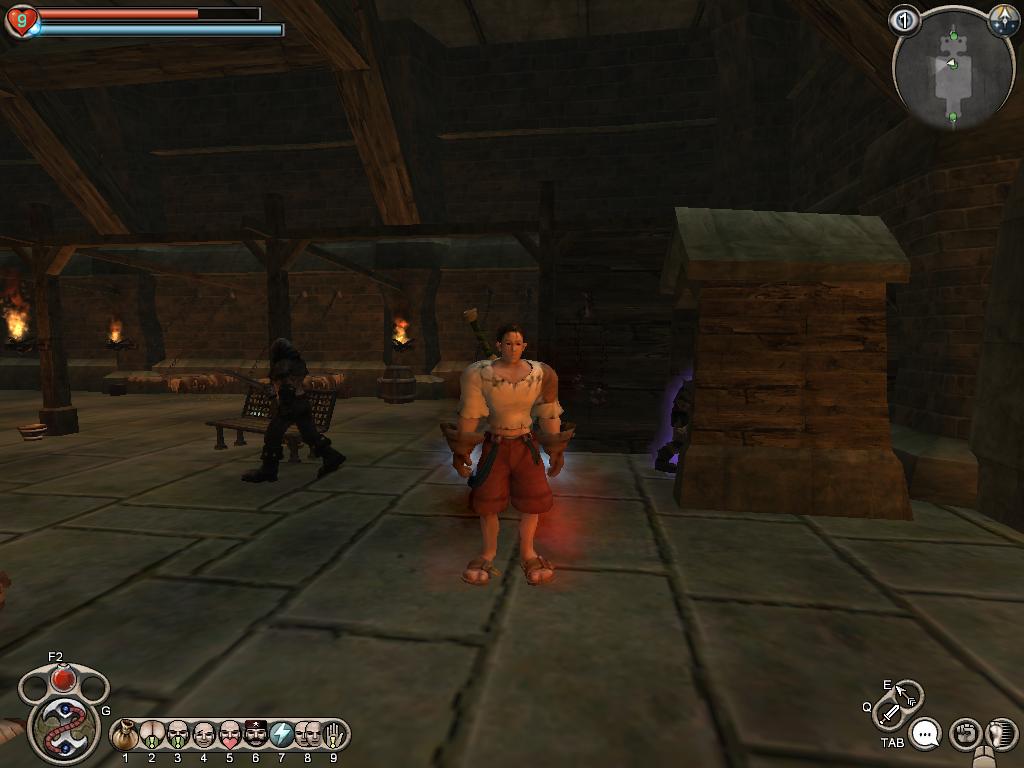Select the two-faces expression in slot 8

point(308,736)
